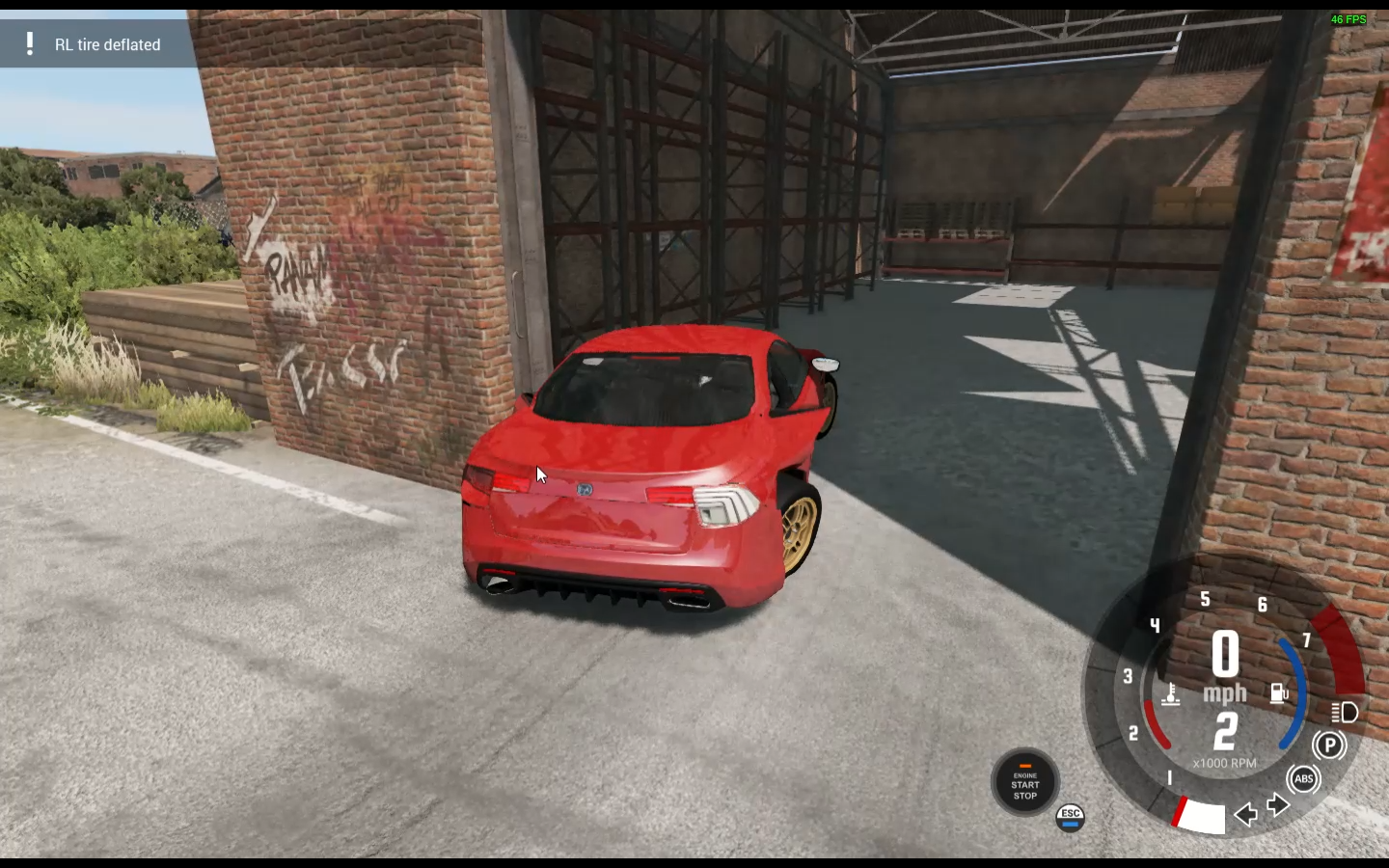Click the ABS indicator on the gauge
The image size is (1389, 868).
click(x=1303, y=779)
